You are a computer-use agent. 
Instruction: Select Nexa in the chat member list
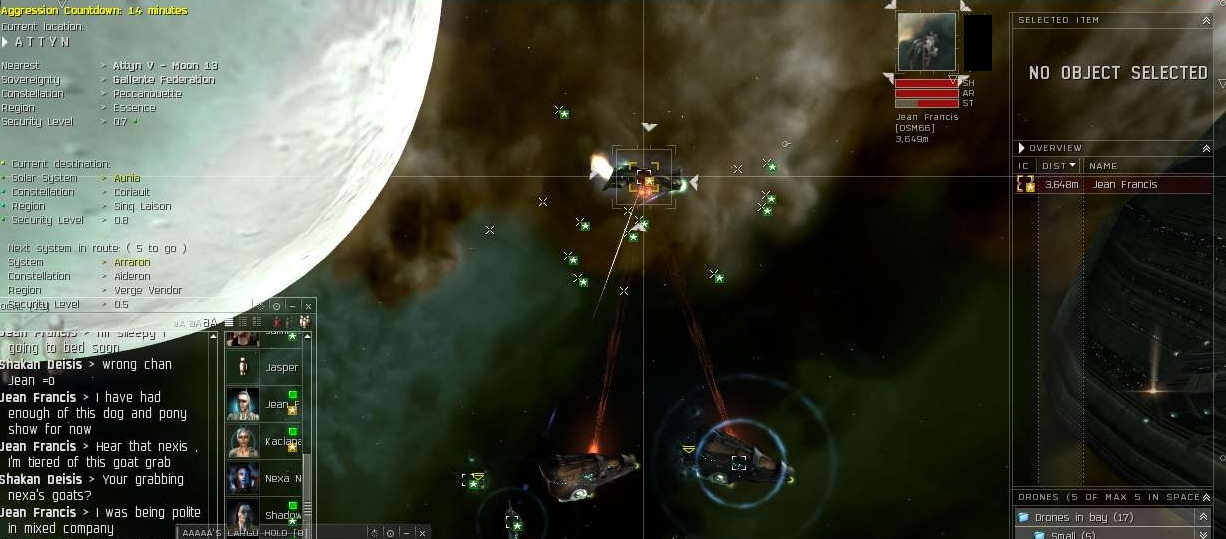click(x=263, y=478)
